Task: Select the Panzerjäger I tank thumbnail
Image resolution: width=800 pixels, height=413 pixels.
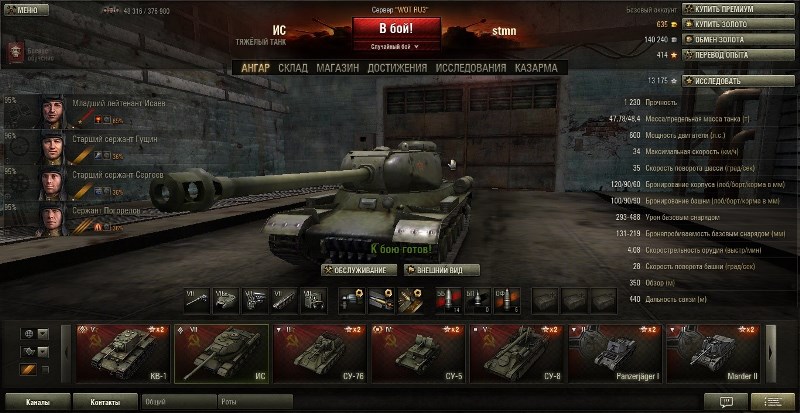Action: [x=611, y=353]
